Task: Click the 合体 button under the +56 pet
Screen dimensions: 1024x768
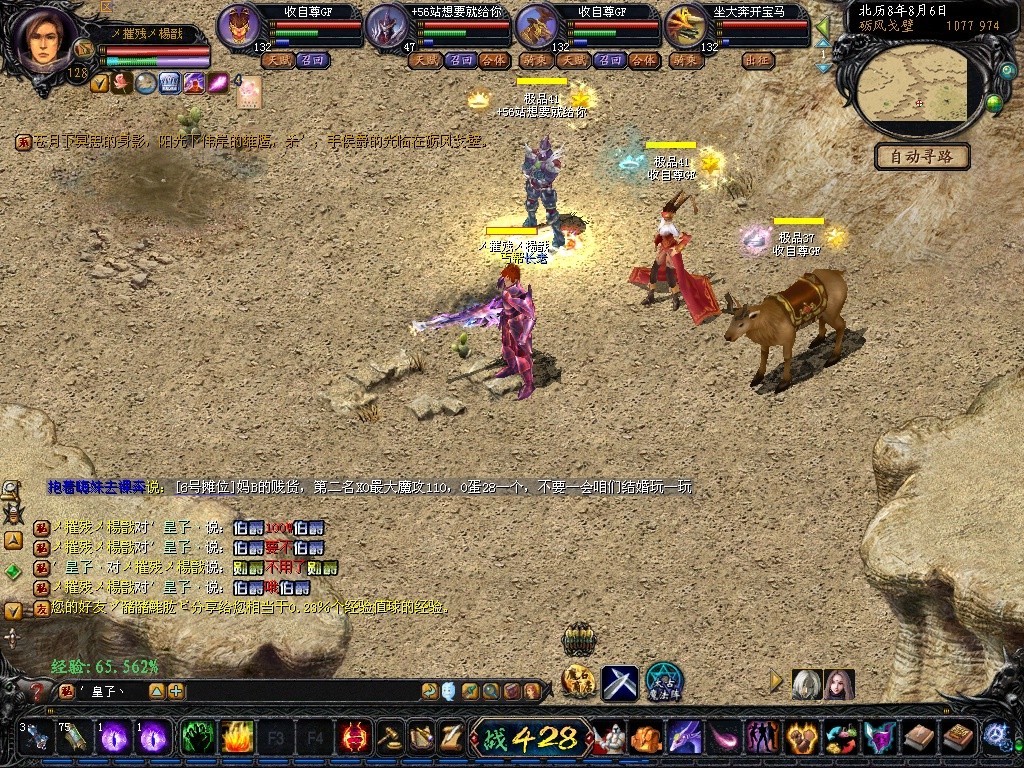Action: tap(493, 60)
